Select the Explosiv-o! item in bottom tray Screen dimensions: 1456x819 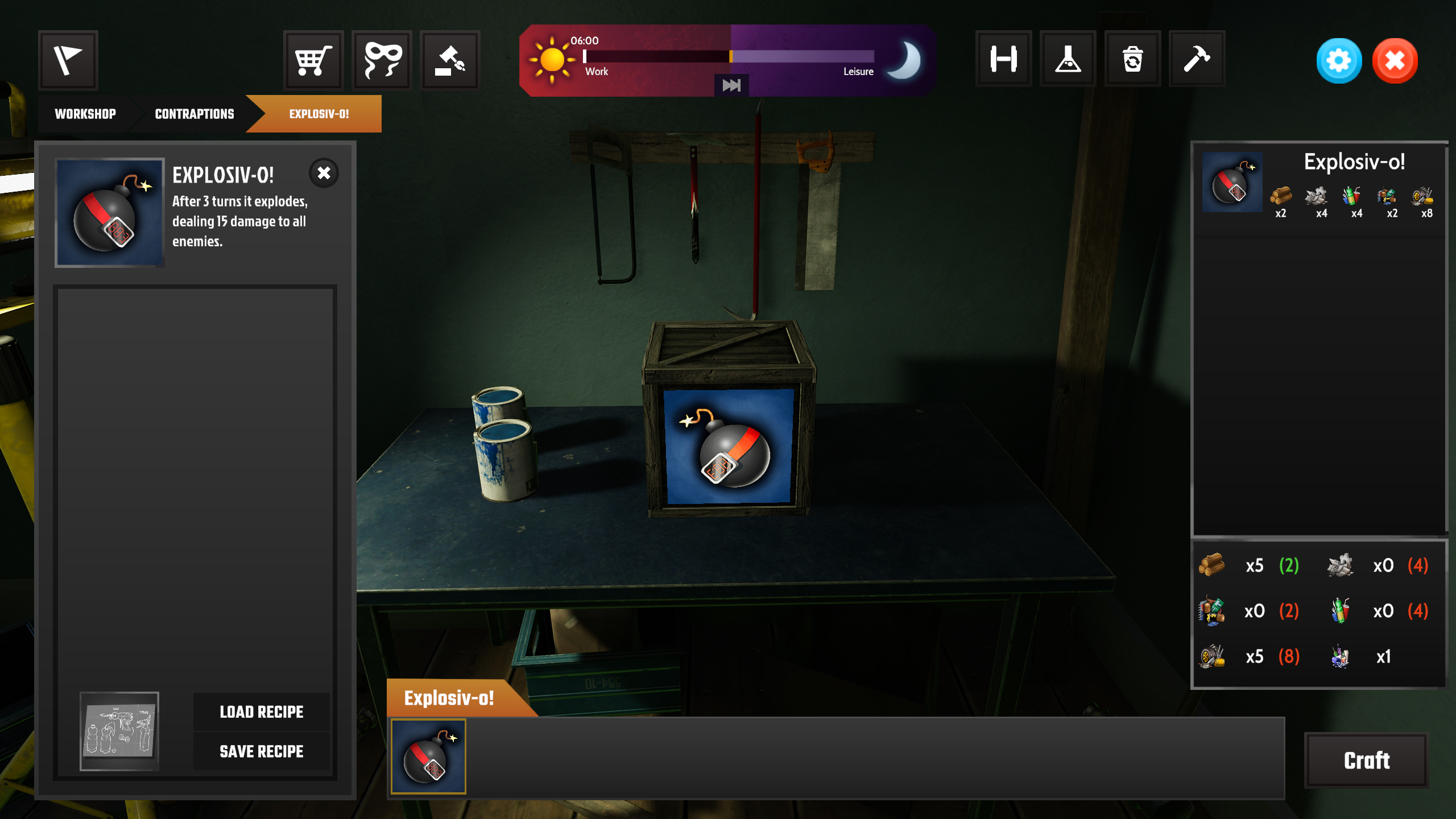click(x=428, y=756)
